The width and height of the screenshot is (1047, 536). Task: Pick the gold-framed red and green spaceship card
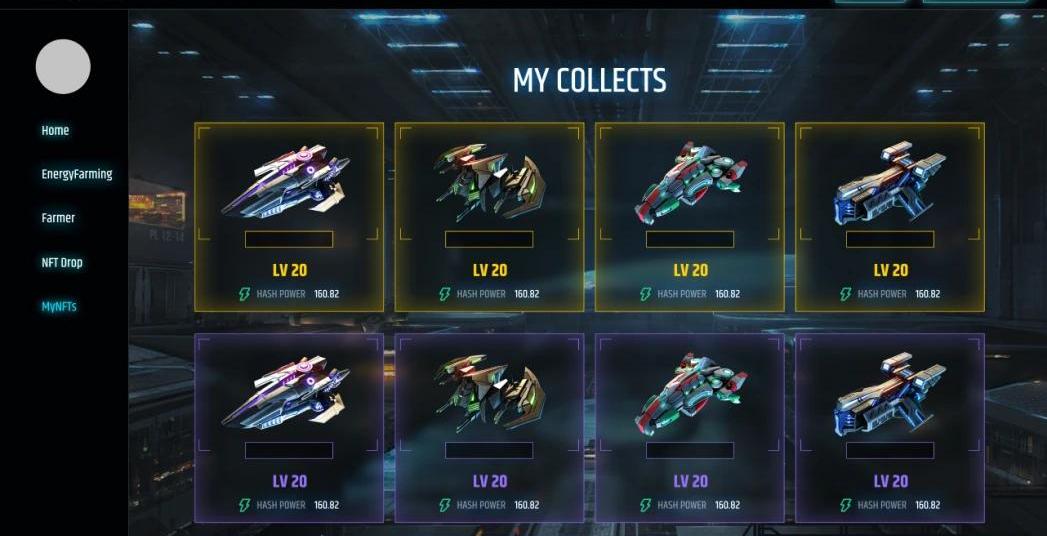[x=690, y=216]
